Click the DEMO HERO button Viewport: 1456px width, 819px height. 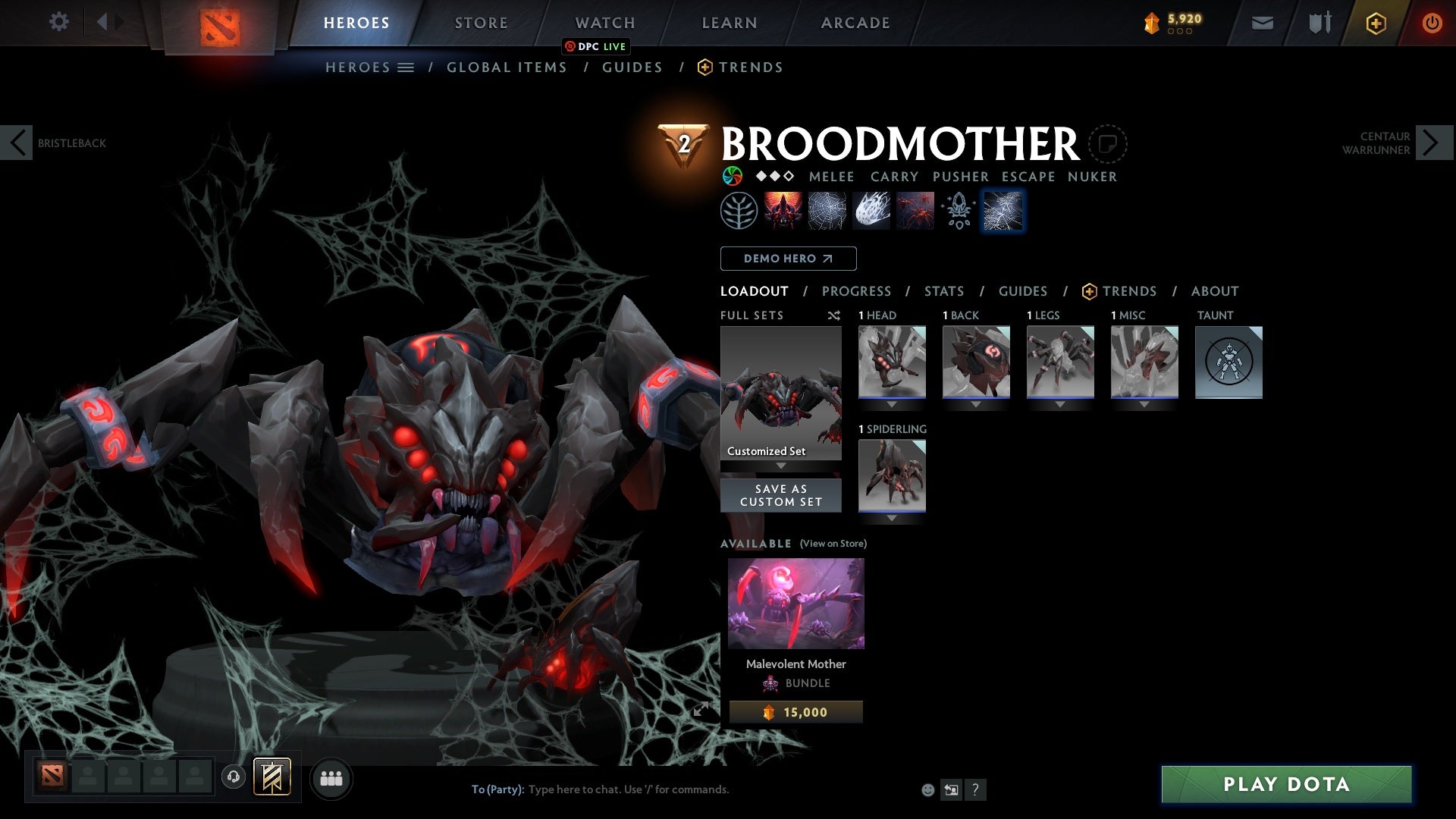pos(787,259)
